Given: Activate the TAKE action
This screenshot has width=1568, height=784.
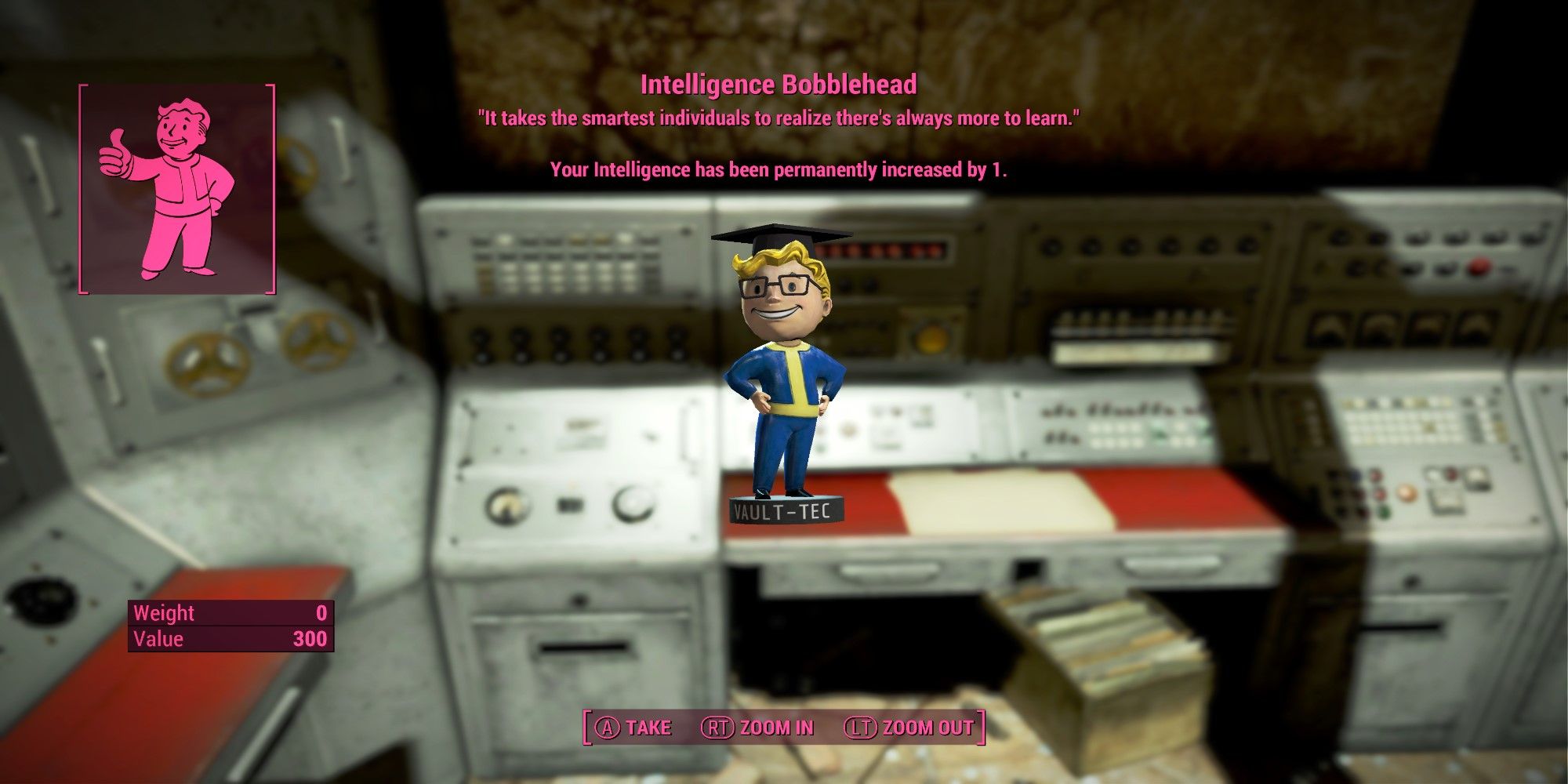Looking at the screenshot, I should click(x=649, y=727).
